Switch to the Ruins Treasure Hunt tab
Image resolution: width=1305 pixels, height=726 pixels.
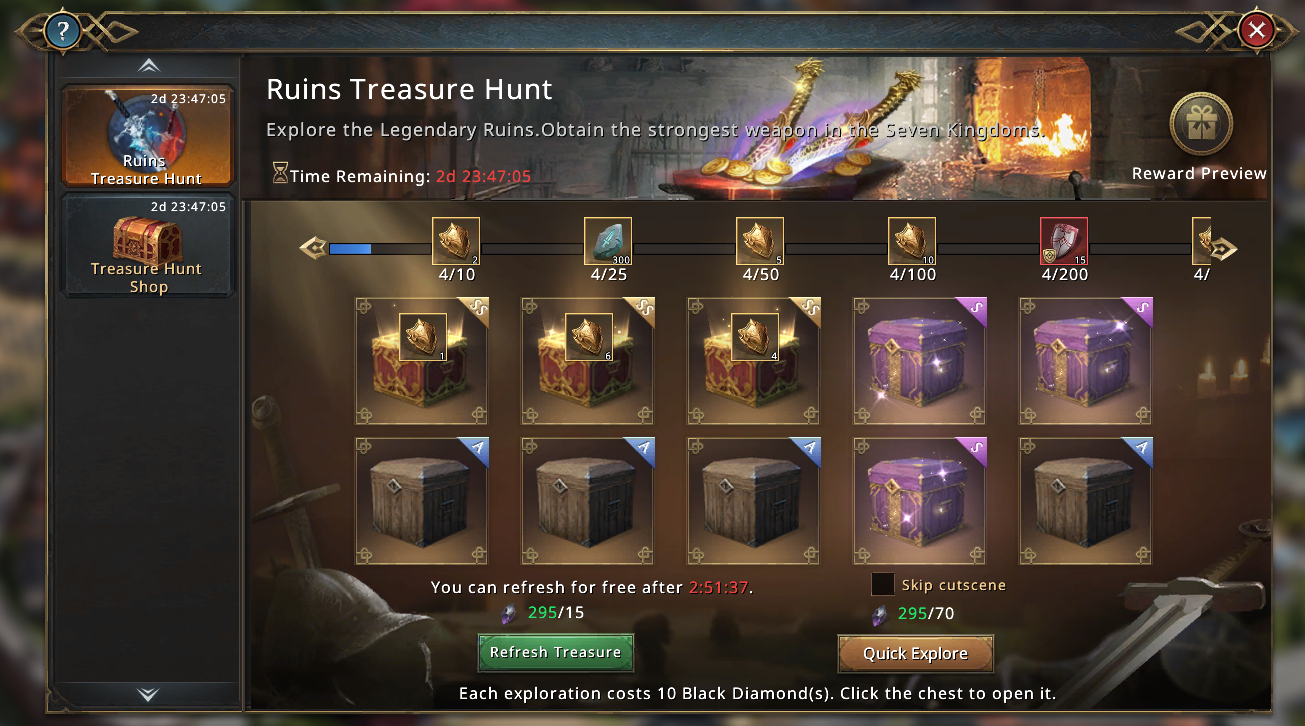coord(147,136)
